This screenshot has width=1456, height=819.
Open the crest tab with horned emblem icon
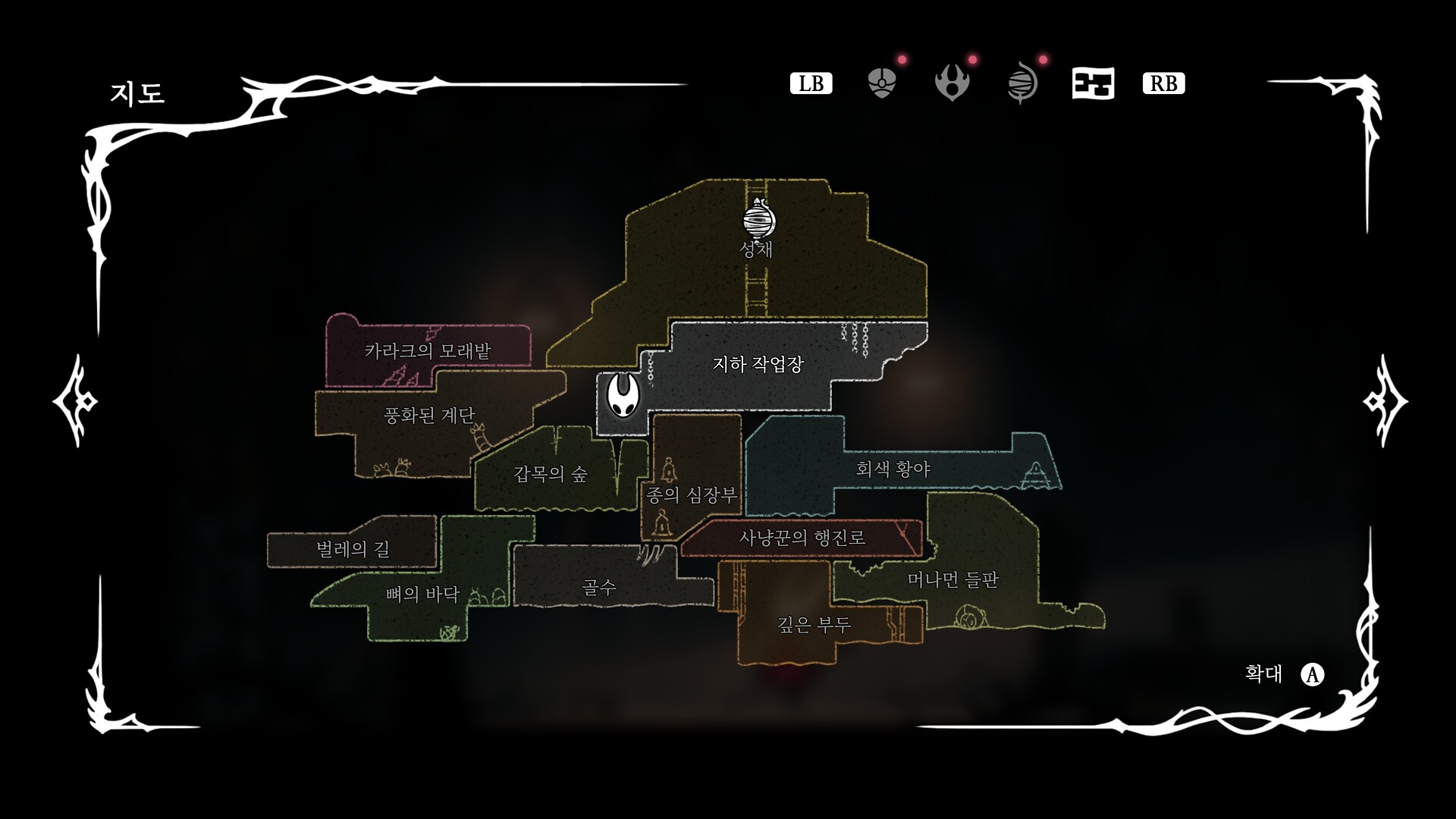(x=952, y=83)
